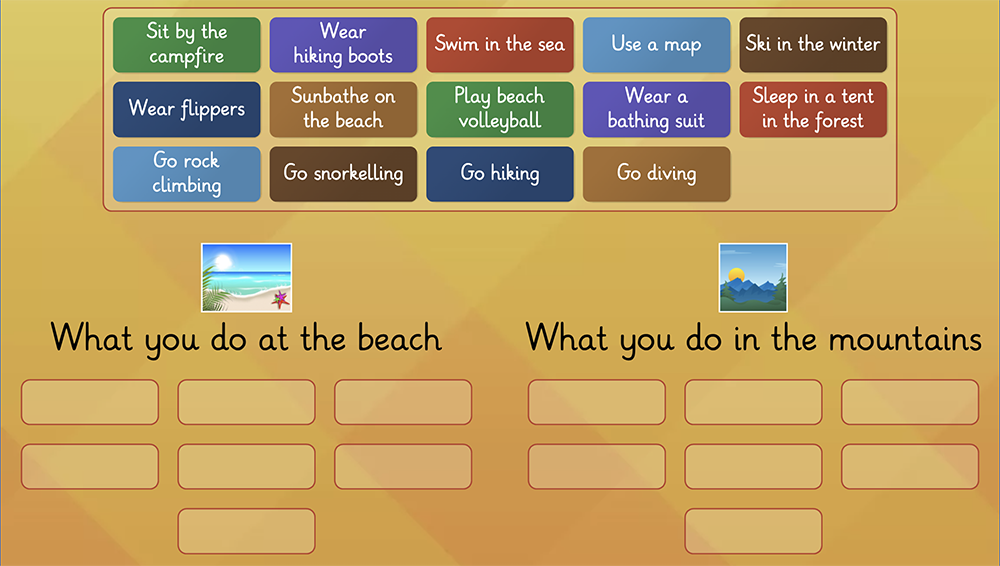This screenshot has height=566, width=1000.
Task: Choose the "Sunbathe on the beach" tile
Action: [x=343, y=109]
